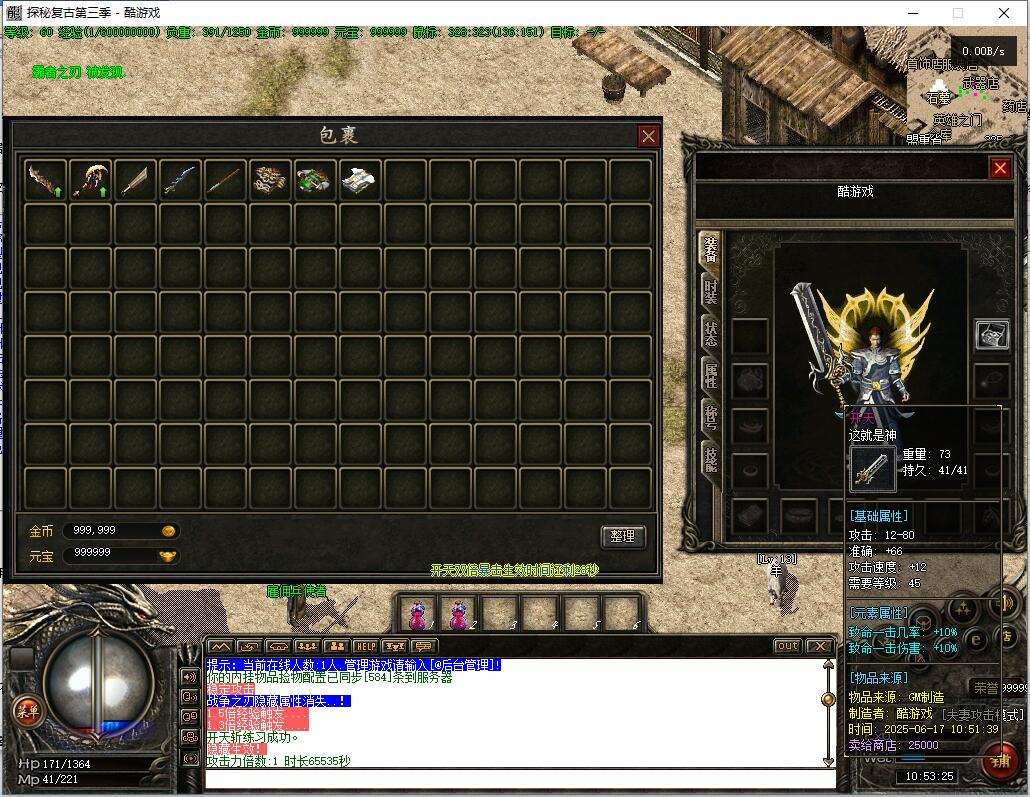
Task: Select the jagged red blade in the bag
Action: (45, 180)
